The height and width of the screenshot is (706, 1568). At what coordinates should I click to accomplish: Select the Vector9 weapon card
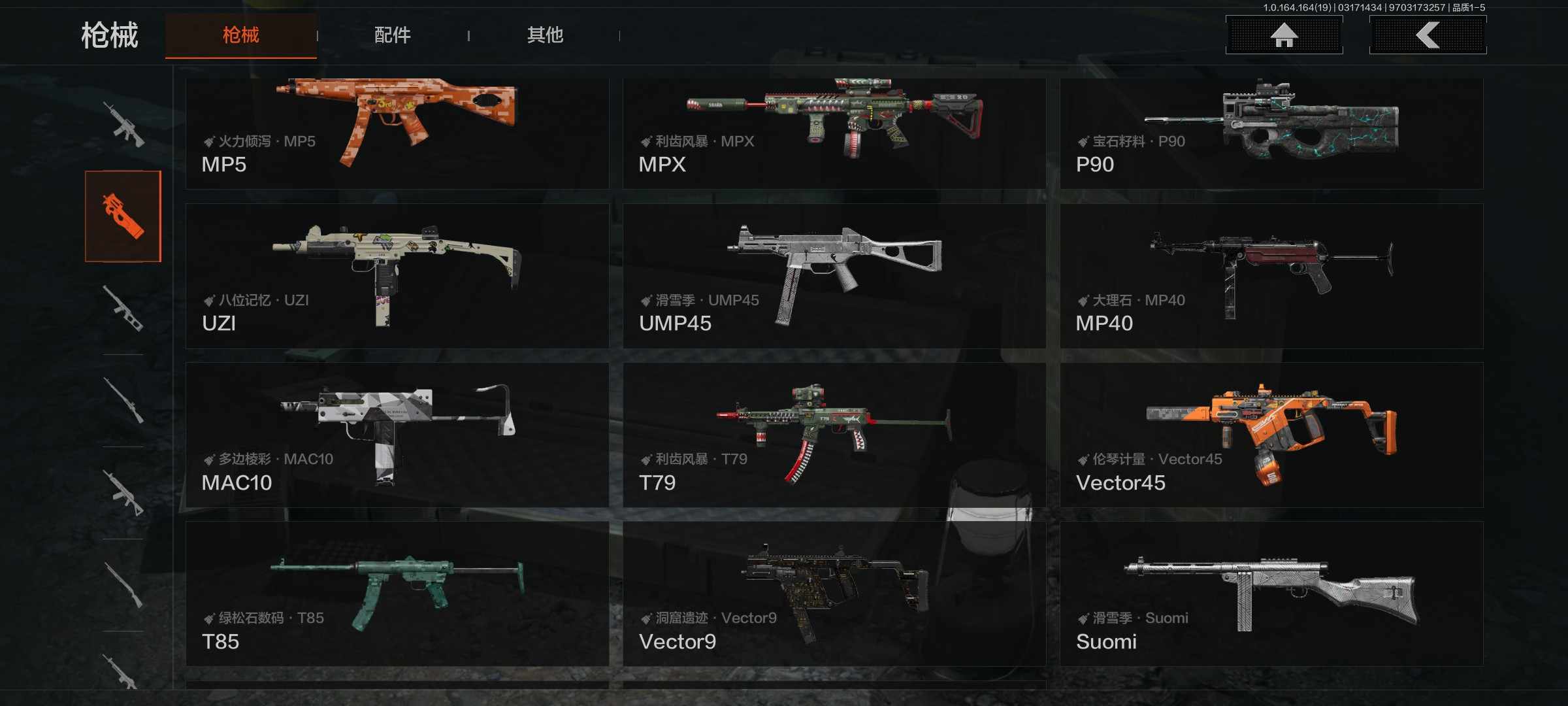(834, 594)
